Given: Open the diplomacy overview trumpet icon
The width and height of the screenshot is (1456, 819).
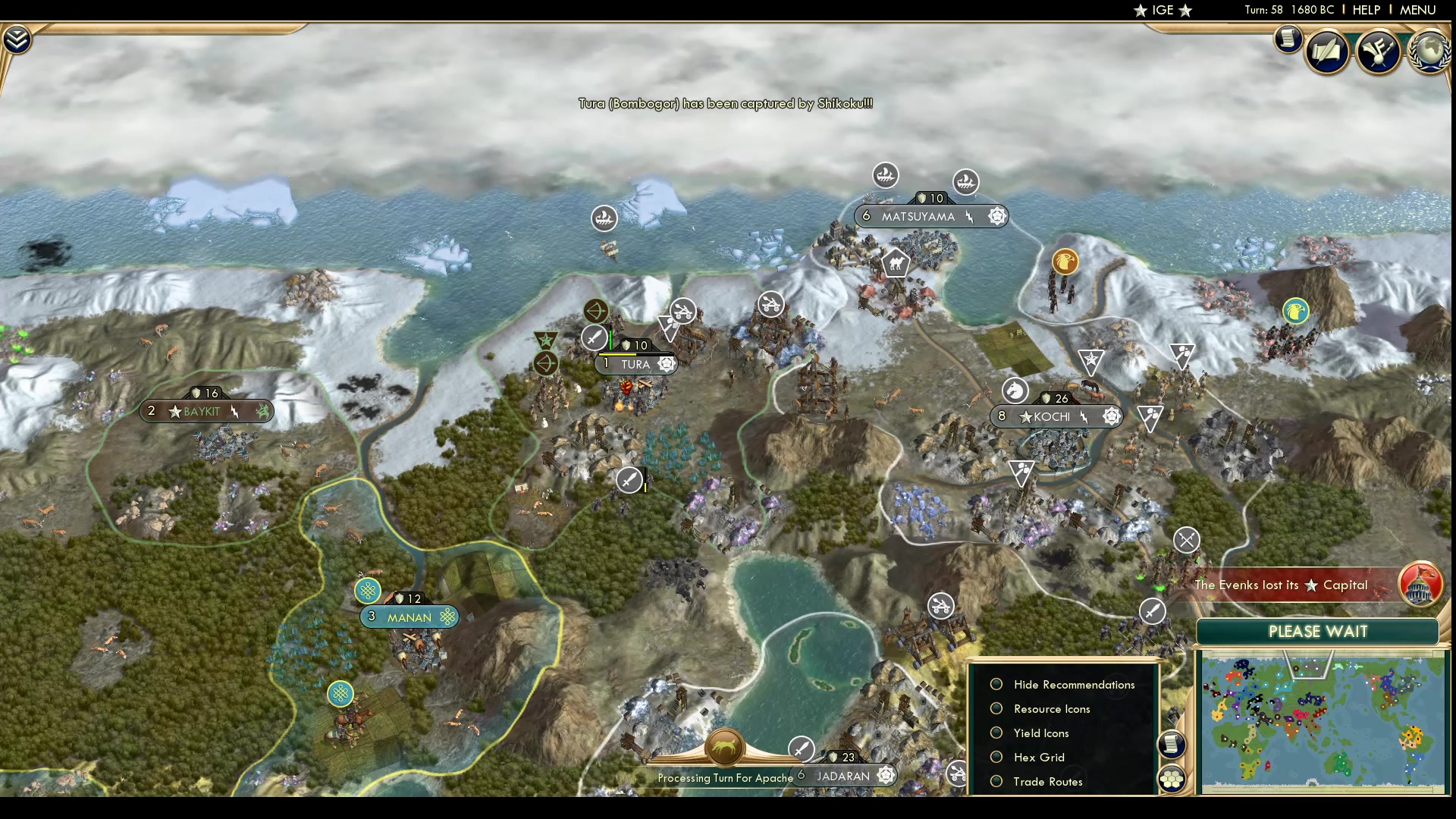Looking at the screenshot, I should pos(1378,52).
